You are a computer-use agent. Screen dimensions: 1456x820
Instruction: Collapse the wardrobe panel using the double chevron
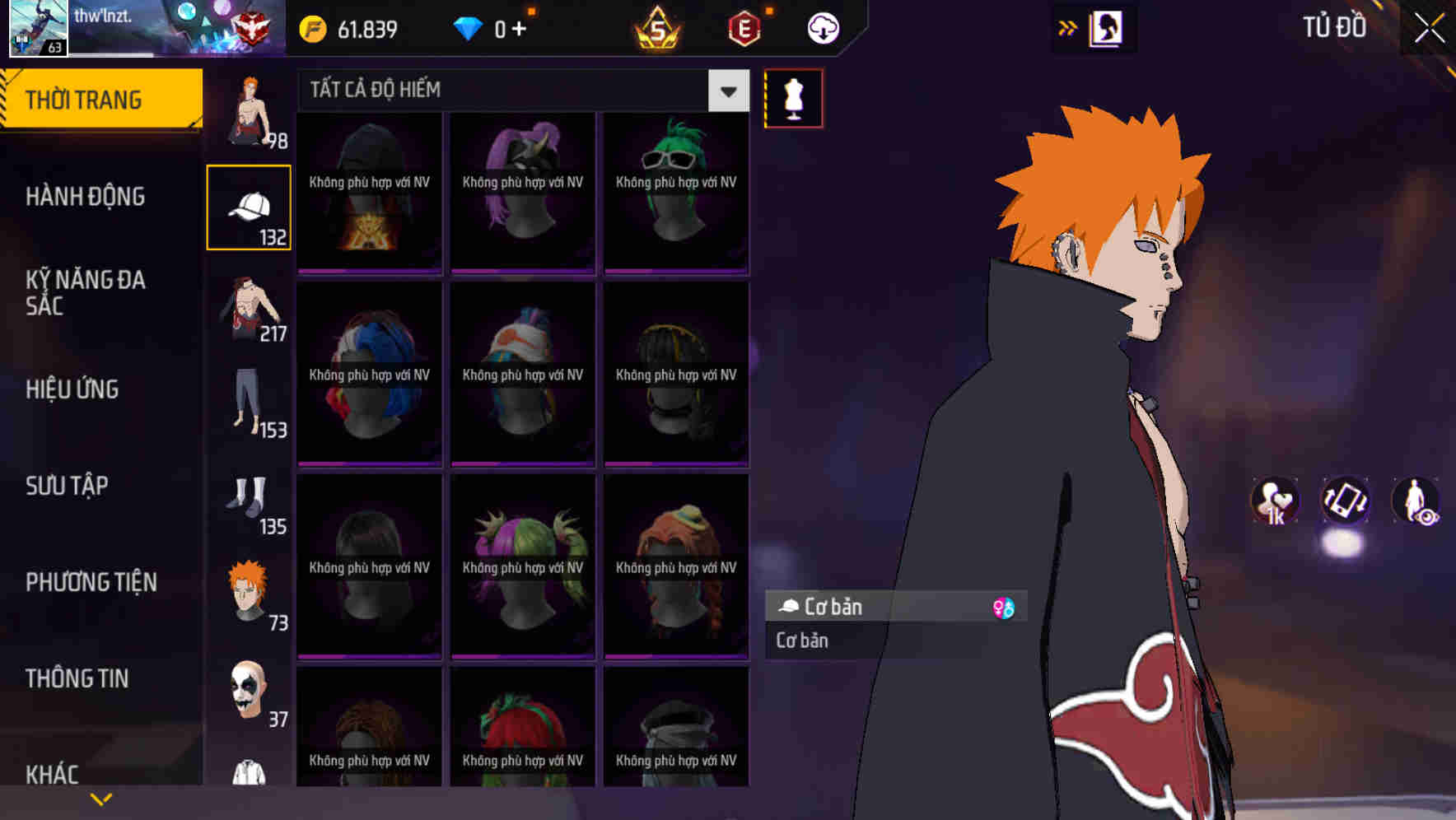(1068, 26)
